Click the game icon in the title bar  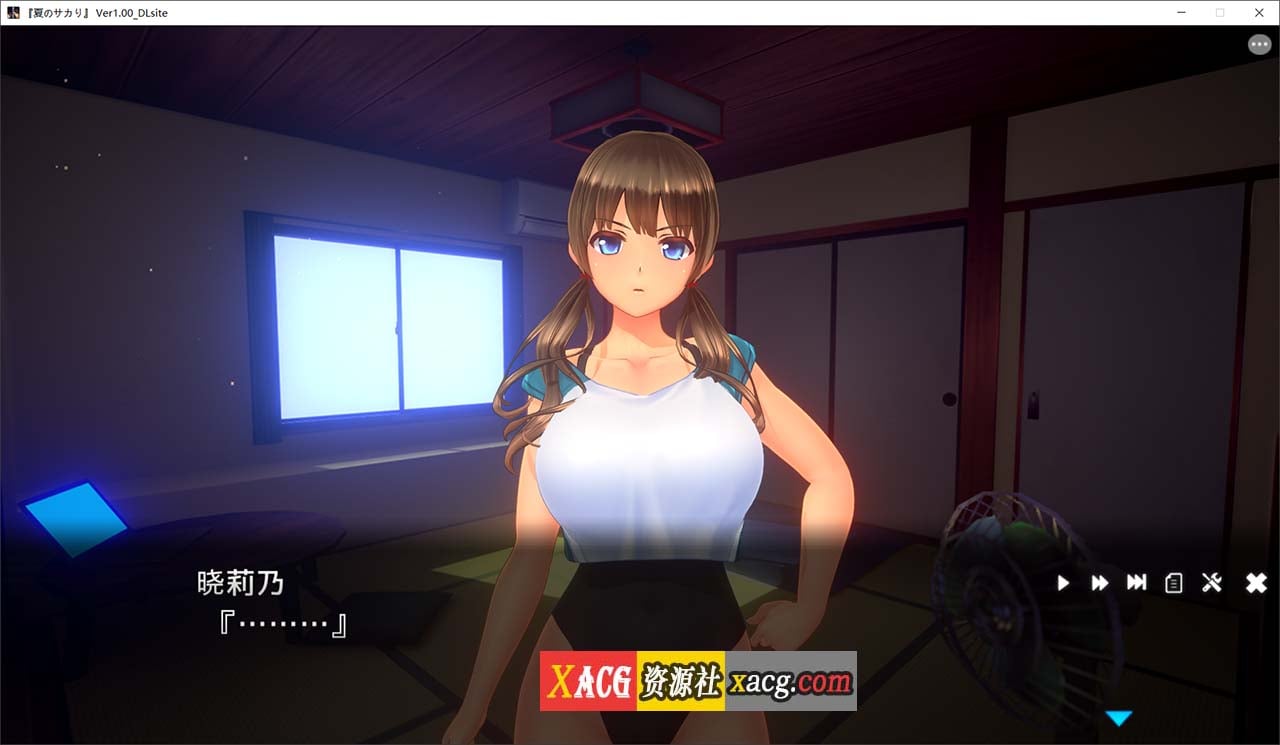[12, 12]
